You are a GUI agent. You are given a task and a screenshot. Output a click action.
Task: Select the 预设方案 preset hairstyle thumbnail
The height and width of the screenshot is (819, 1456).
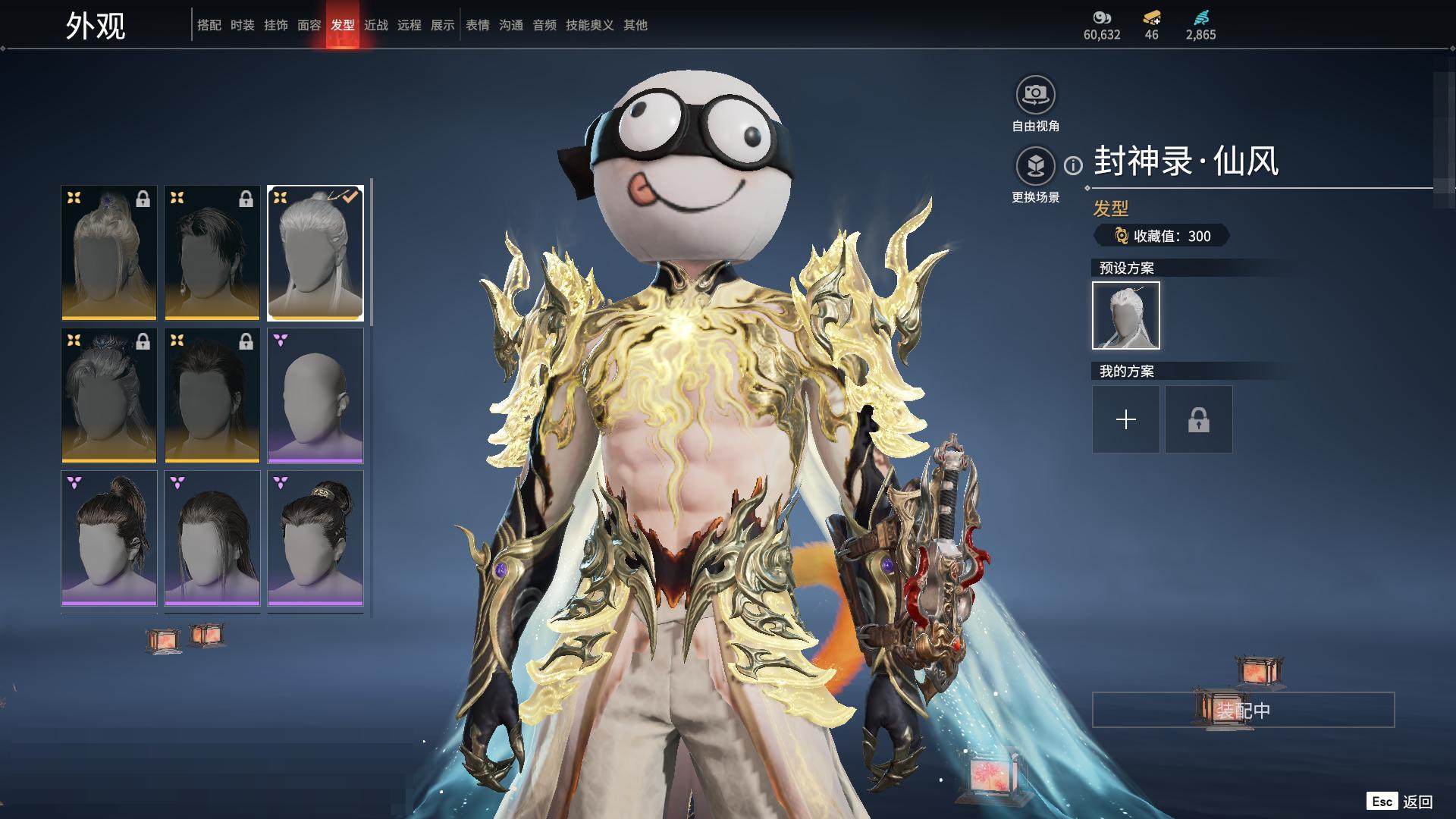[1125, 315]
